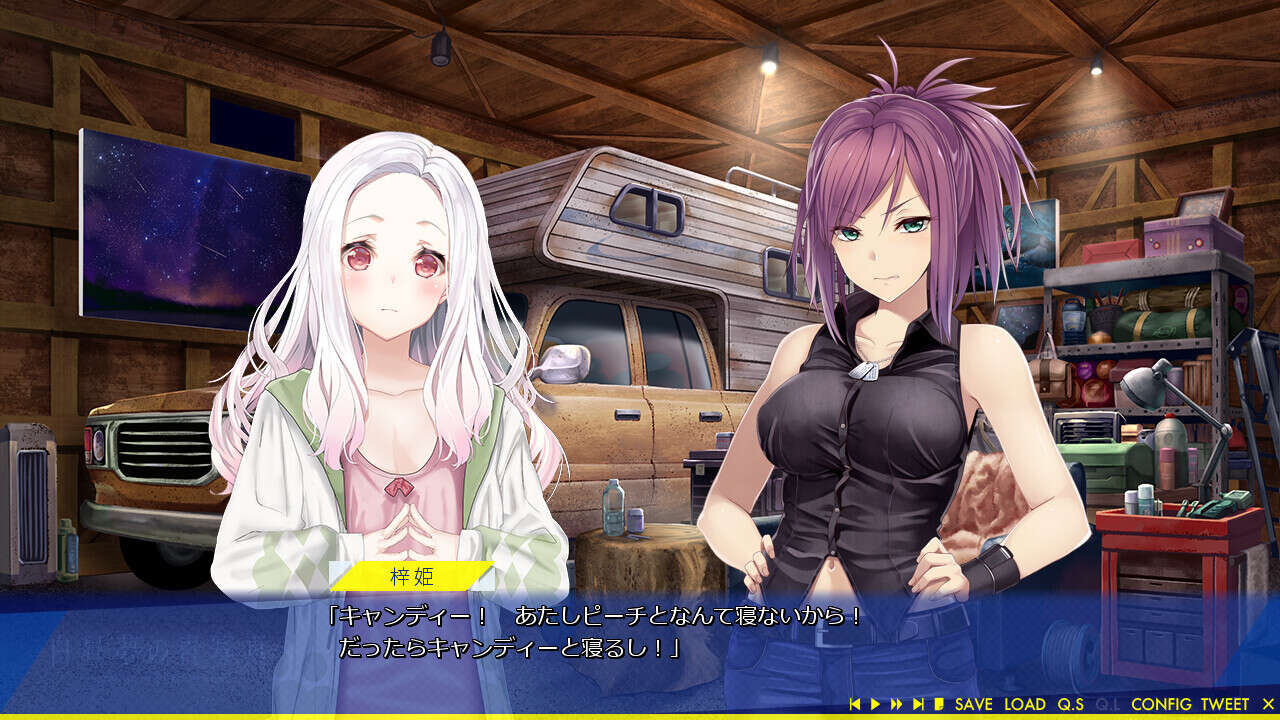
Task: Open the SAVE menu
Action: (x=974, y=705)
